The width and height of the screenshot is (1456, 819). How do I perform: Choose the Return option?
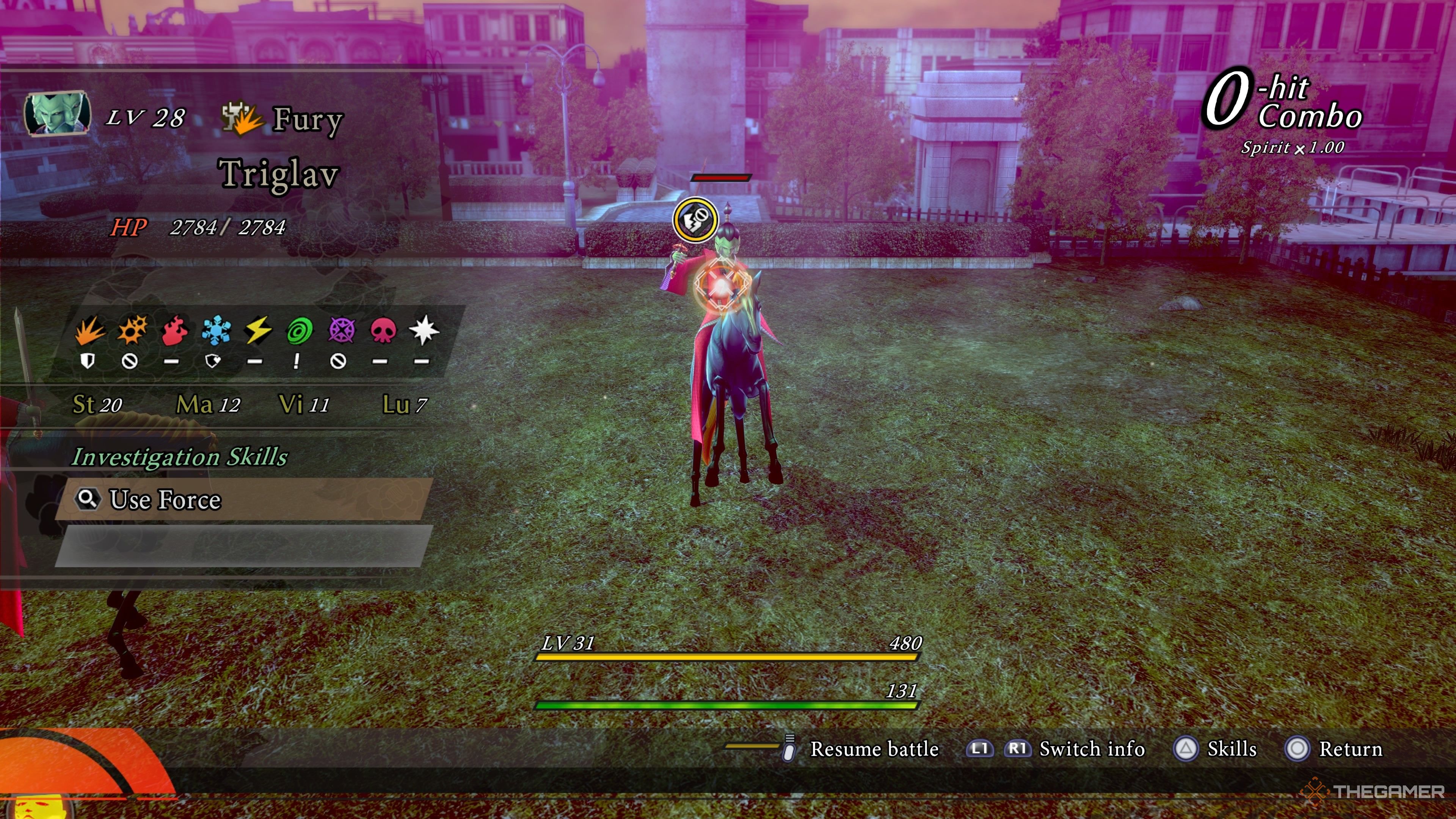(1350, 749)
